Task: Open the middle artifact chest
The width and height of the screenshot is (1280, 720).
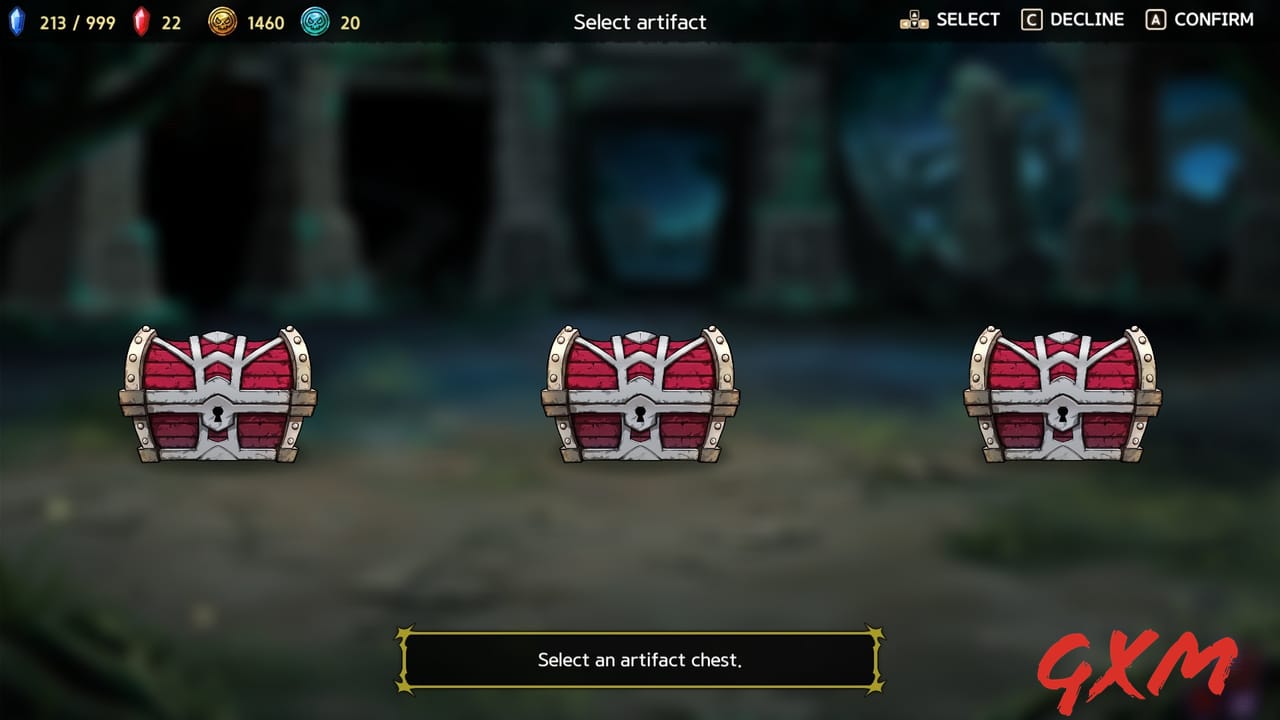Action: pyautogui.click(x=640, y=395)
